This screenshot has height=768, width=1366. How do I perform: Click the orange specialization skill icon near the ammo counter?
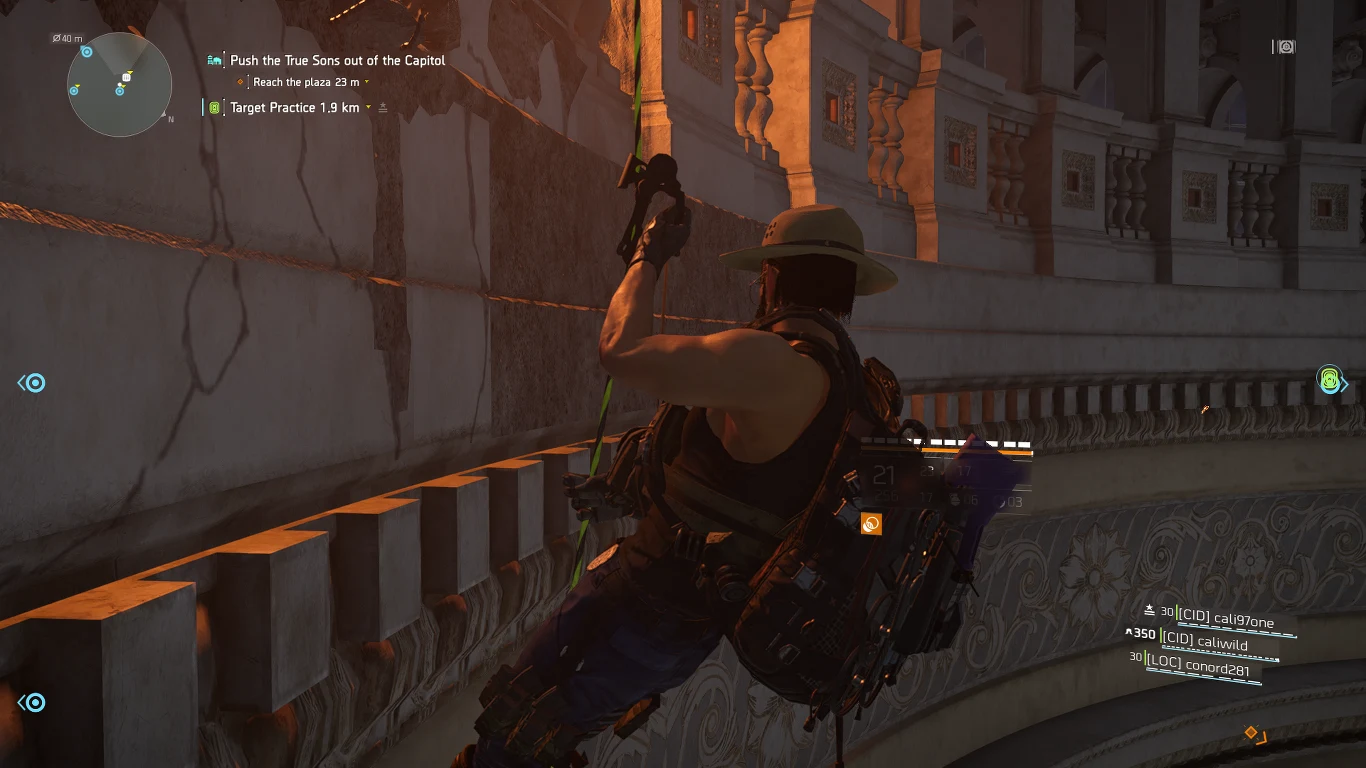click(x=871, y=521)
